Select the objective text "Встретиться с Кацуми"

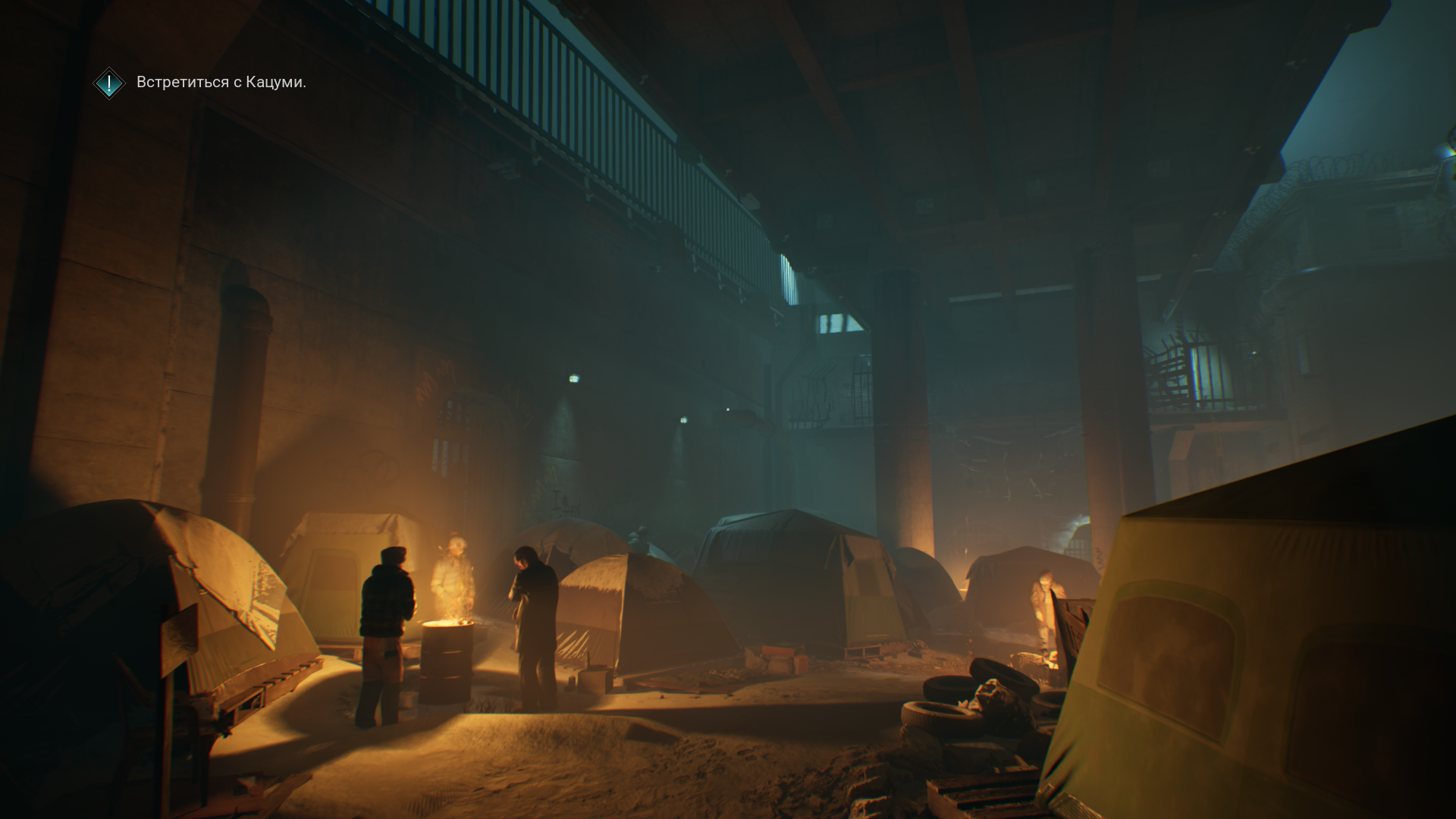point(221,82)
